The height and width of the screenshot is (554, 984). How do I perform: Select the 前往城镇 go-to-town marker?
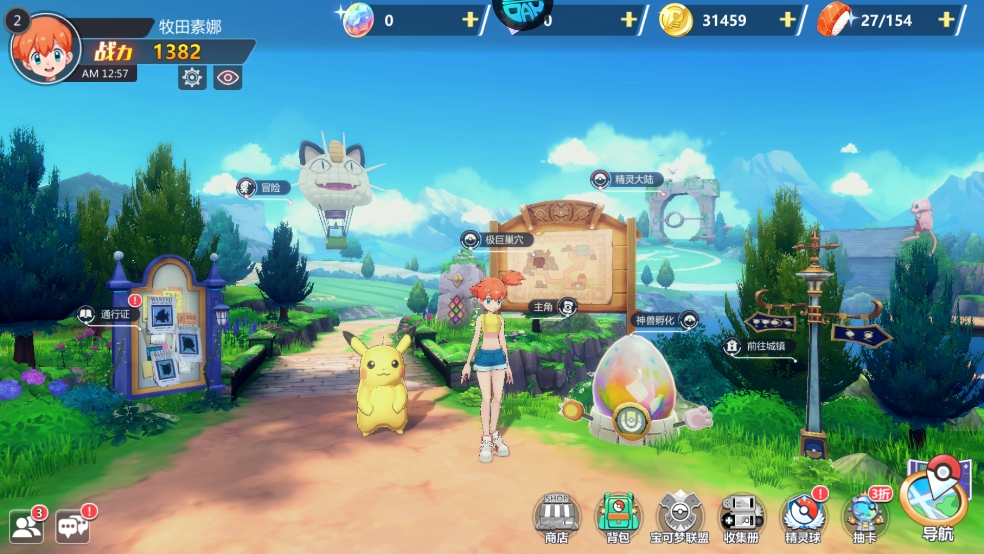pos(757,347)
